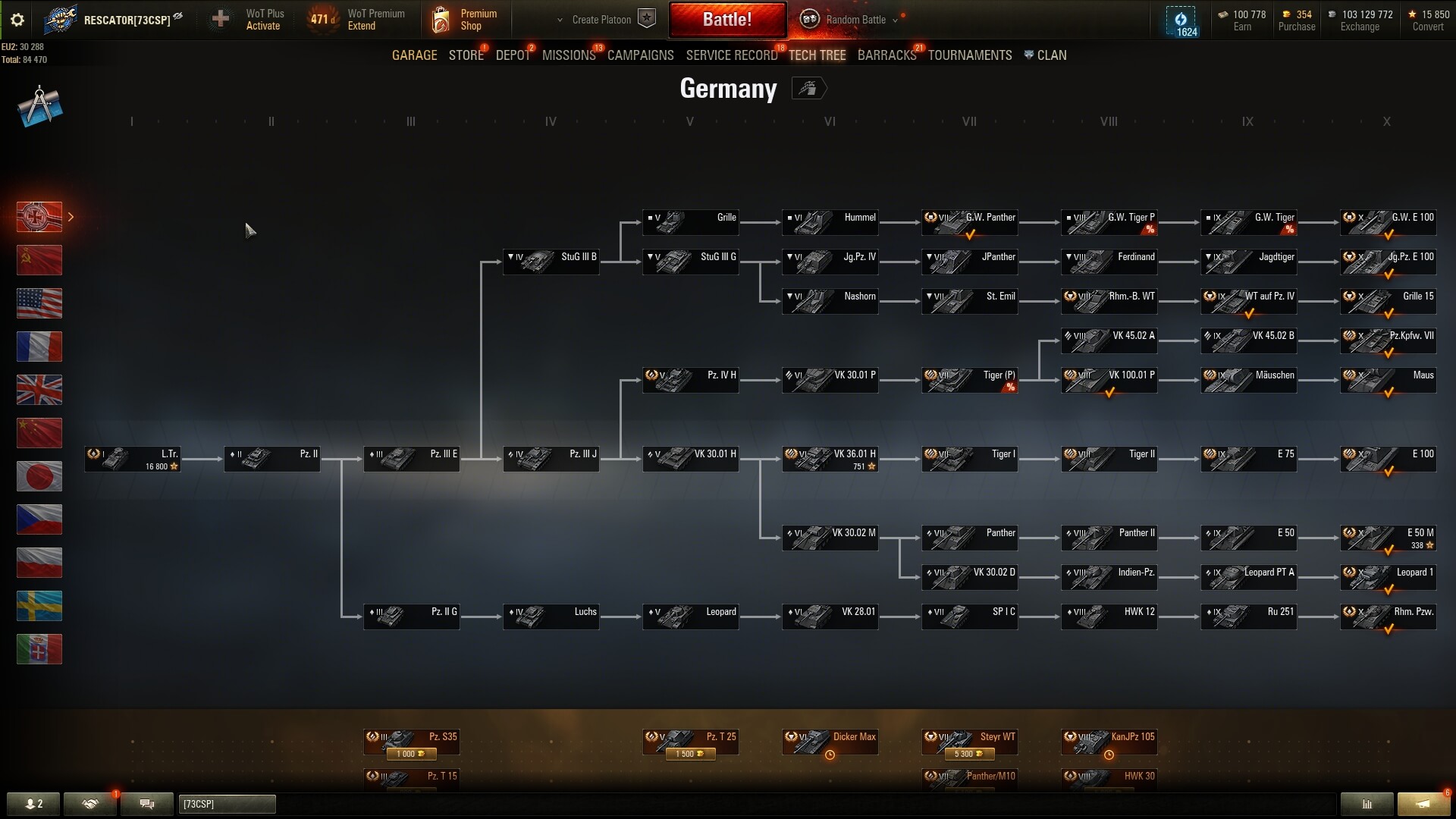Select the StuG III B node
The width and height of the screenshot is (1456, 819).
[551, 261]
